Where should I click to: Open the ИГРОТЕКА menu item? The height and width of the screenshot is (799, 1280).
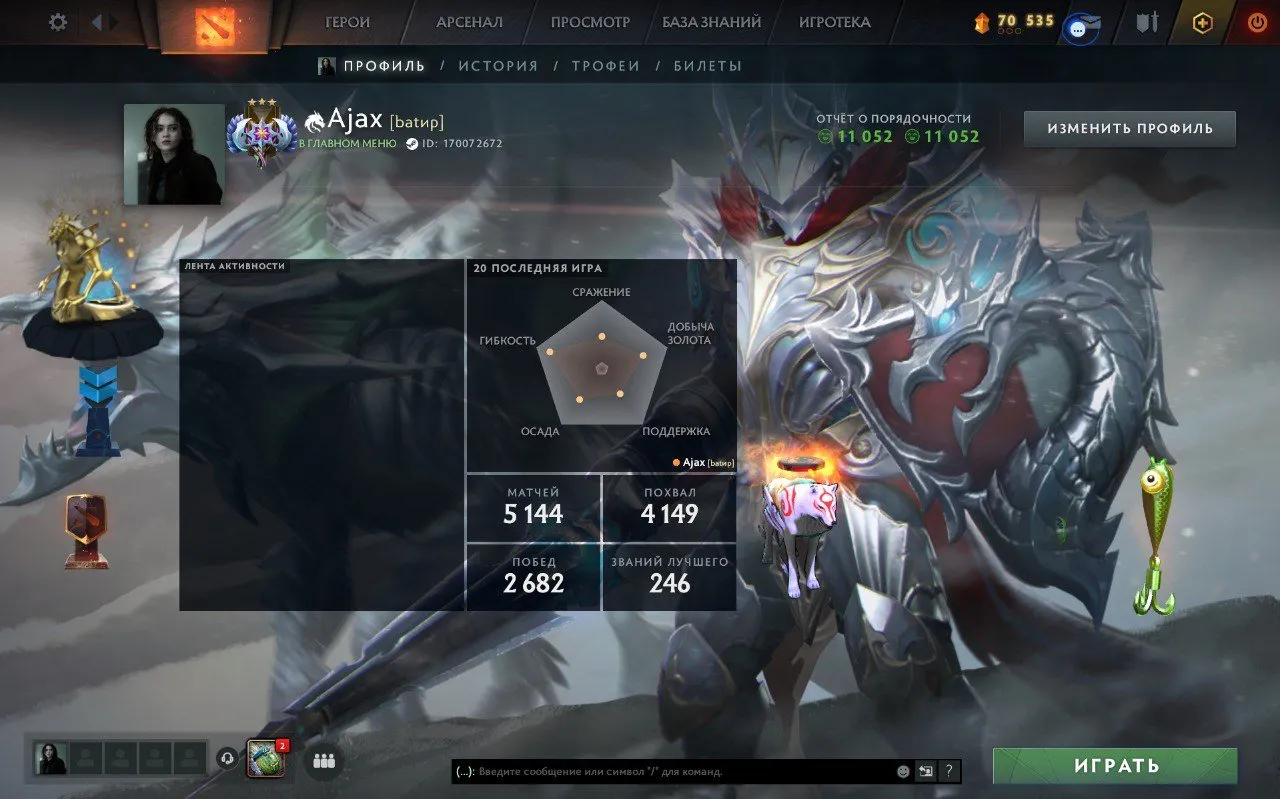(x=837, y=22)
